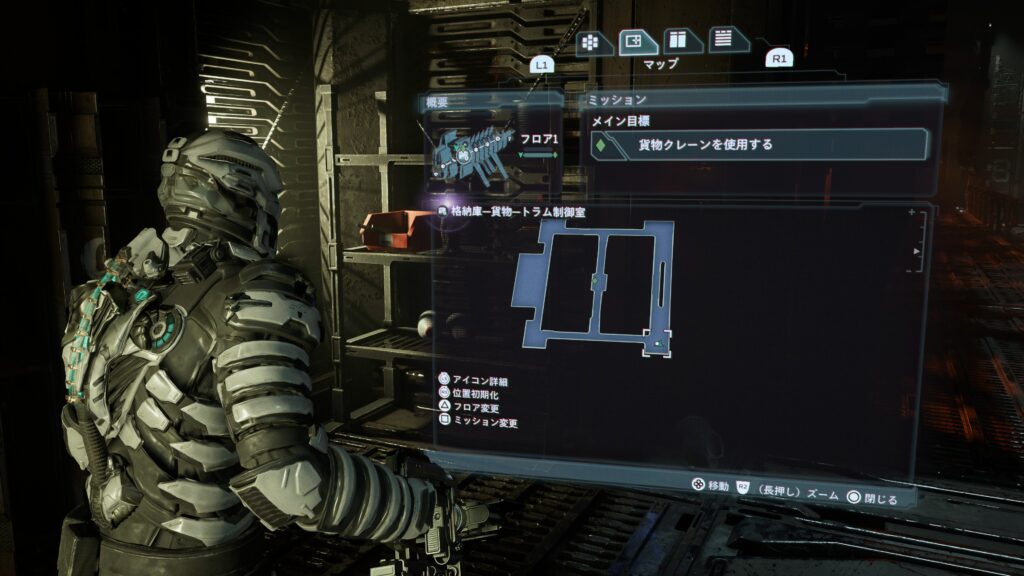Open the list-lines log tab
1024x576 pixels.
(x=725, y=40)
